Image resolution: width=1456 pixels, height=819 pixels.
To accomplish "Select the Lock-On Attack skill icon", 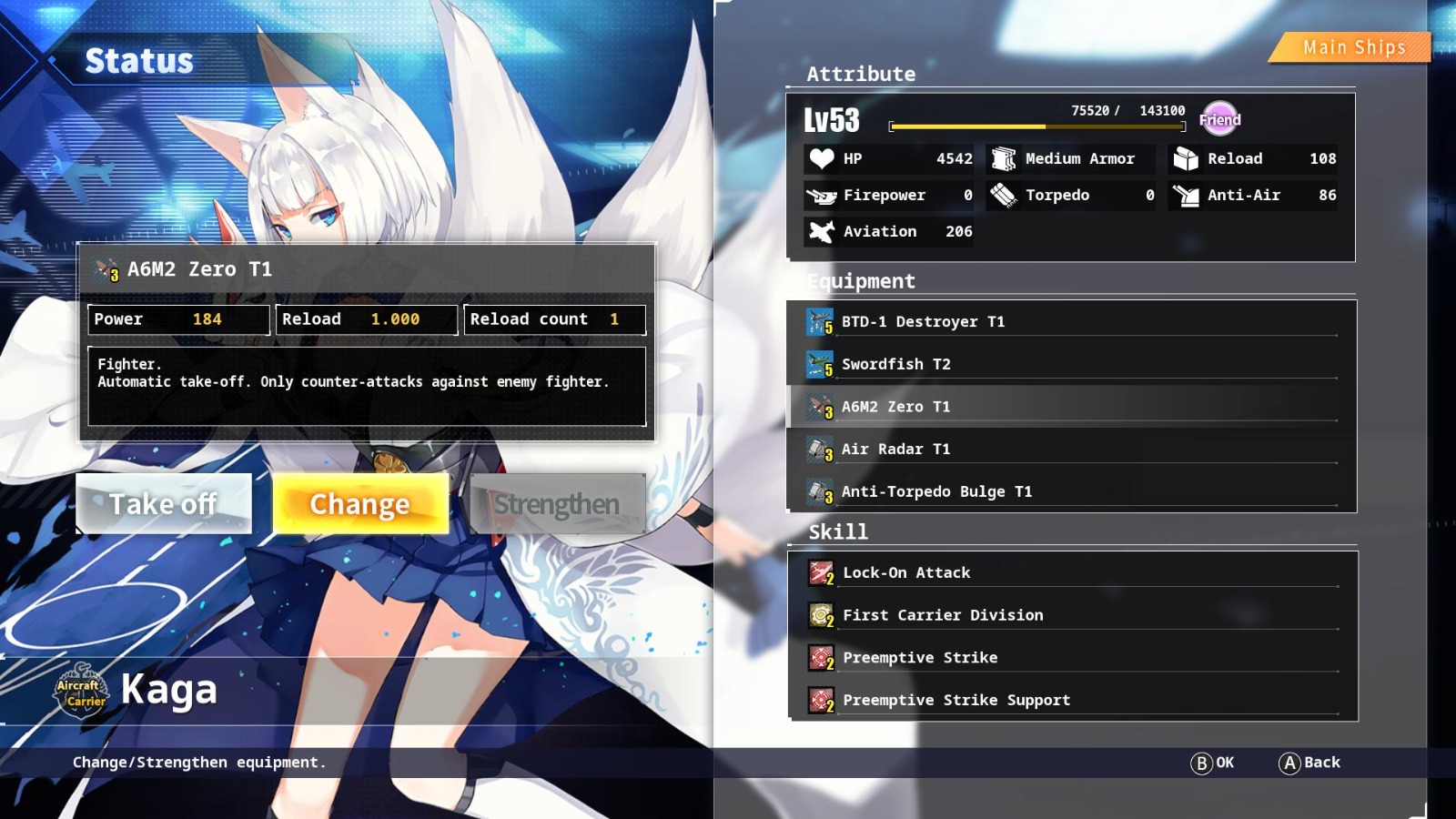I will (x=820, y=572).
